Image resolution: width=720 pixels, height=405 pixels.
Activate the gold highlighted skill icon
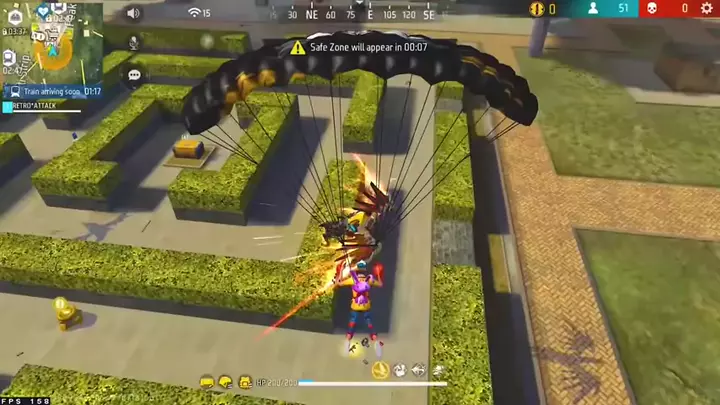click(380, 370)
